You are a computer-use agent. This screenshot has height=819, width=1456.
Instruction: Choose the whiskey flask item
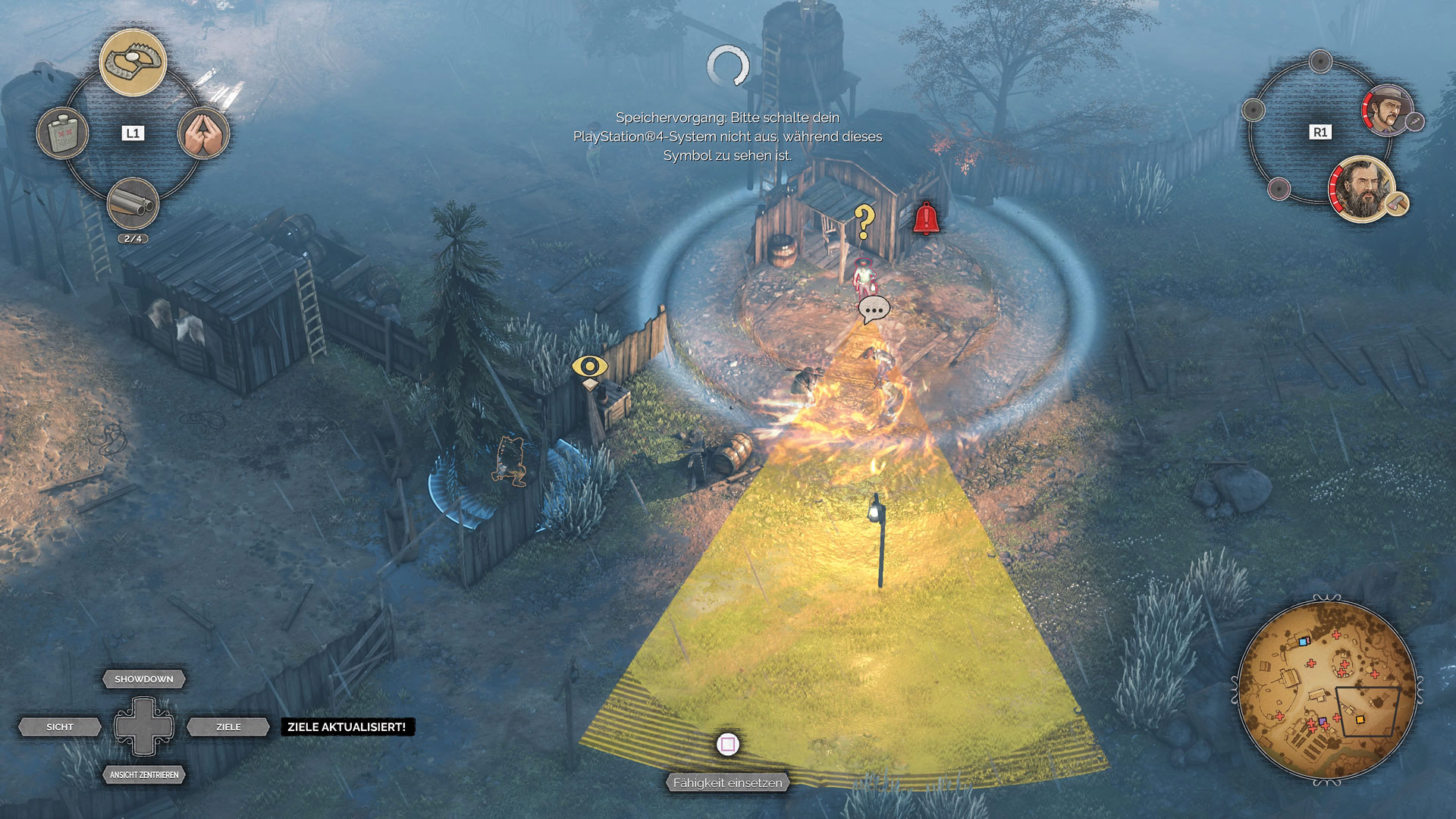[63, 134]
